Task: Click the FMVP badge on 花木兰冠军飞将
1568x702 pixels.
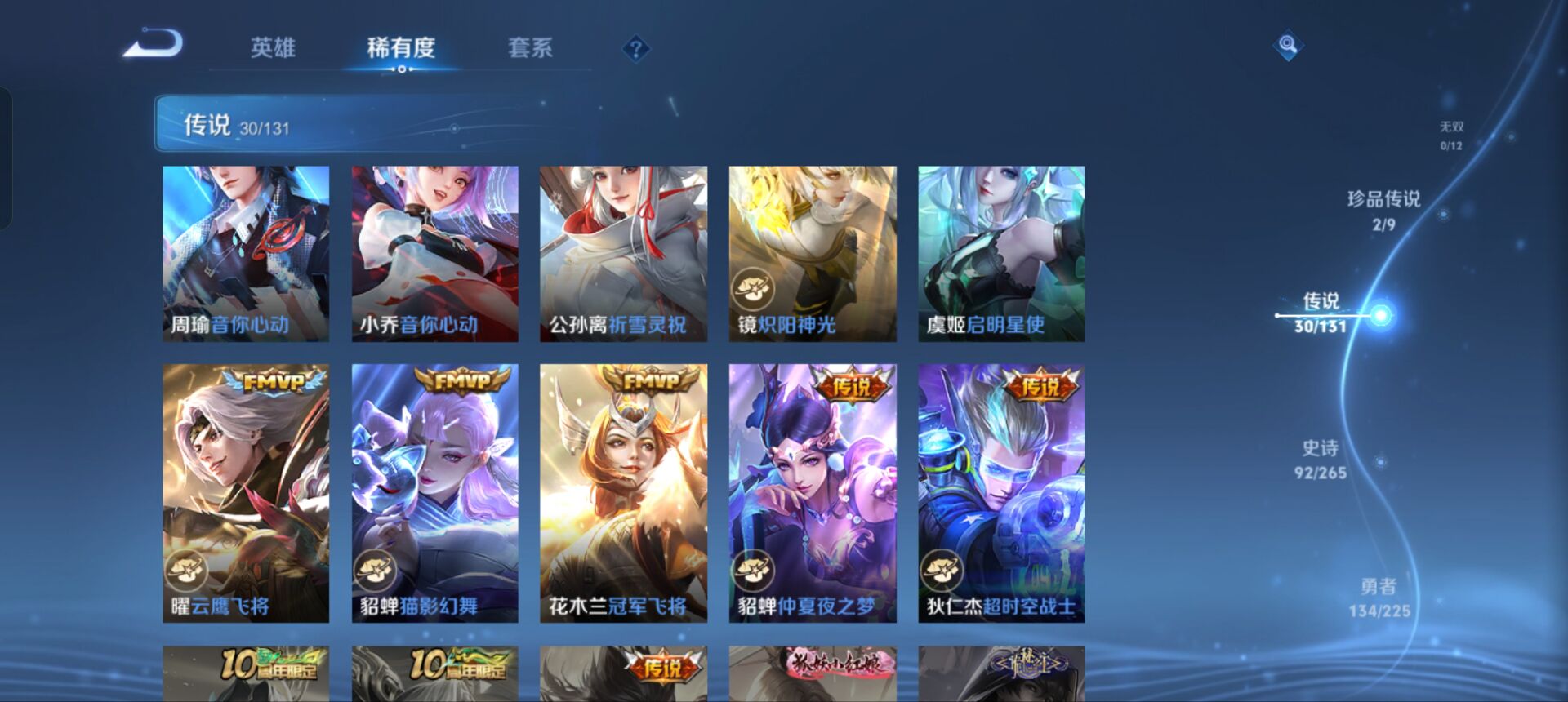Action: tap(652, 380)
